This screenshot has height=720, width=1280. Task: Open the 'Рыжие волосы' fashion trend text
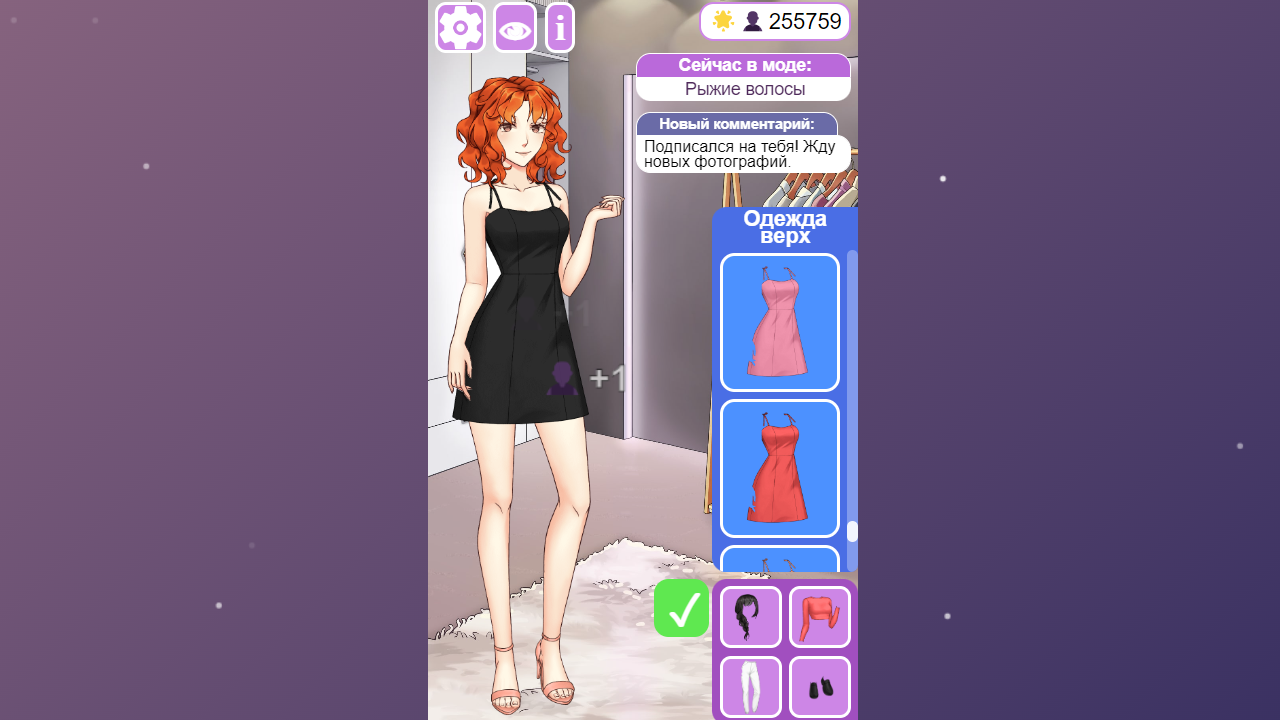[743, 89]
